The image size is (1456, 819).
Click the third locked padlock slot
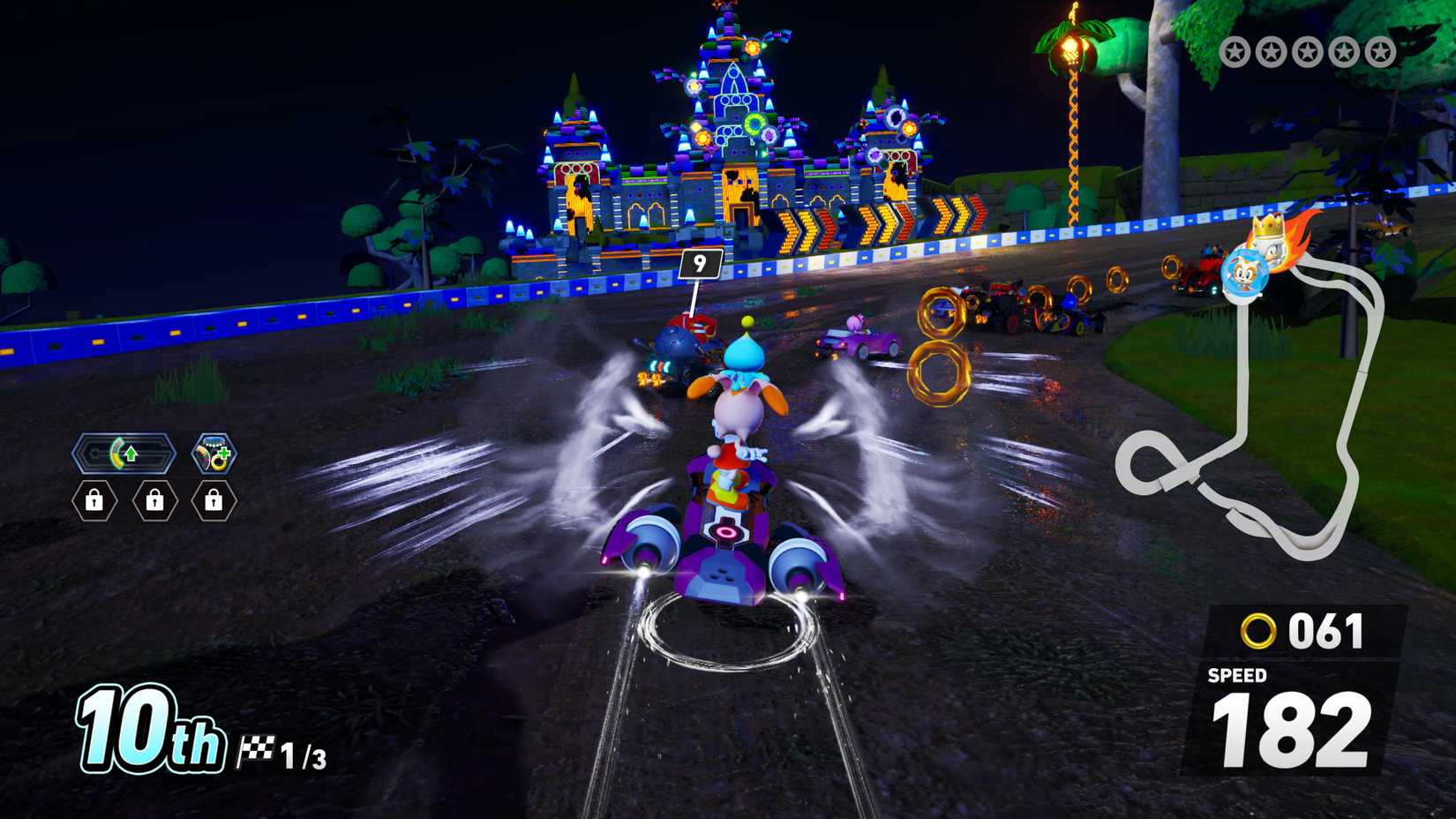[214, 500]
